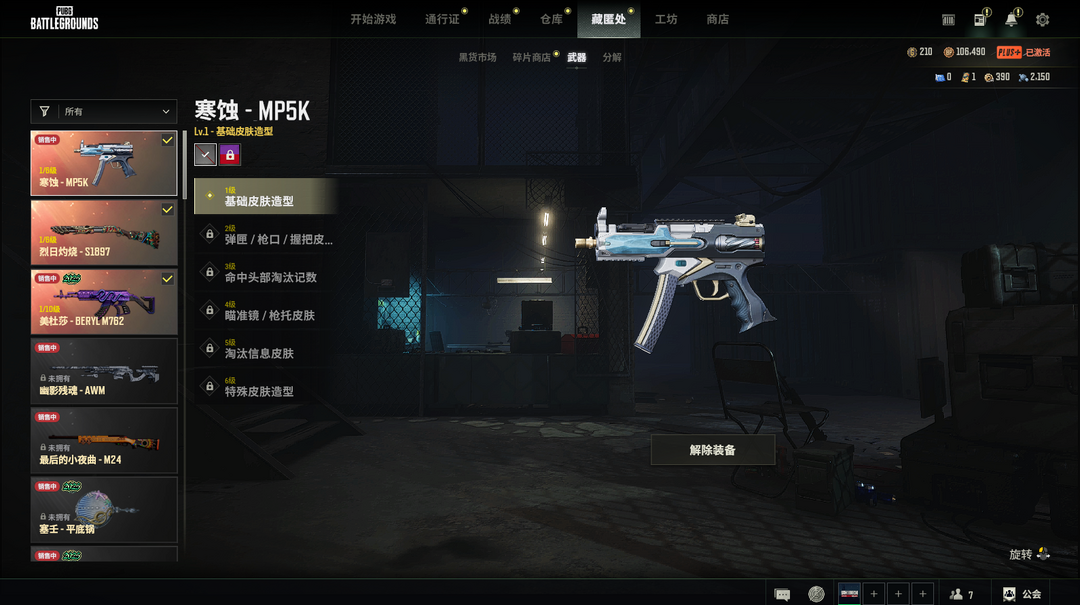
Task: Open the 分解 salvage sub-tab
Action: 612,58
